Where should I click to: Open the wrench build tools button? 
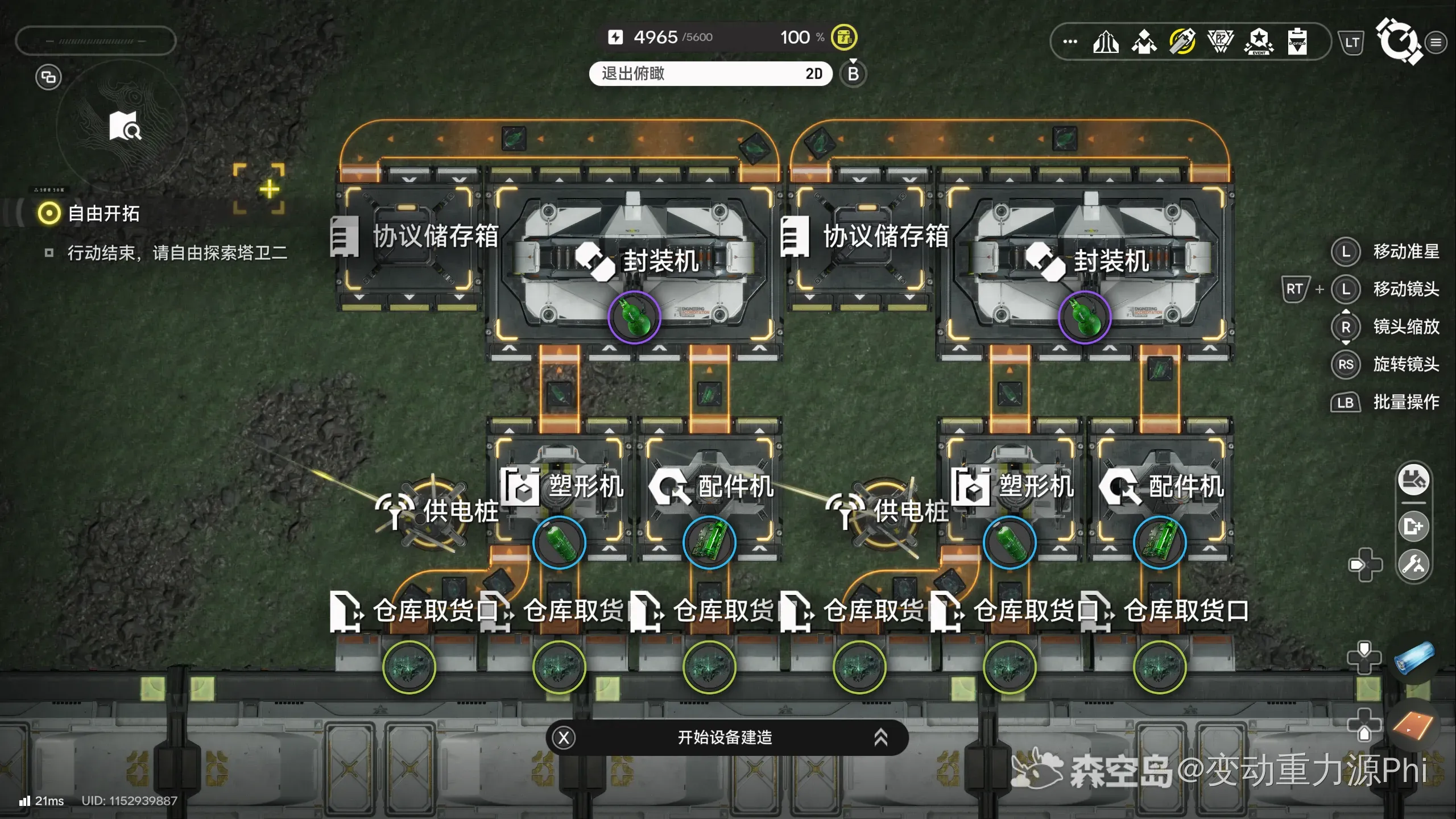pyautogui.click(x=1414, y=564)
